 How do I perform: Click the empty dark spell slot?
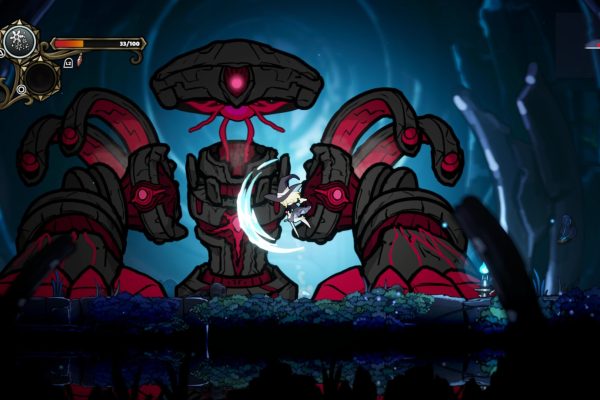41,77
